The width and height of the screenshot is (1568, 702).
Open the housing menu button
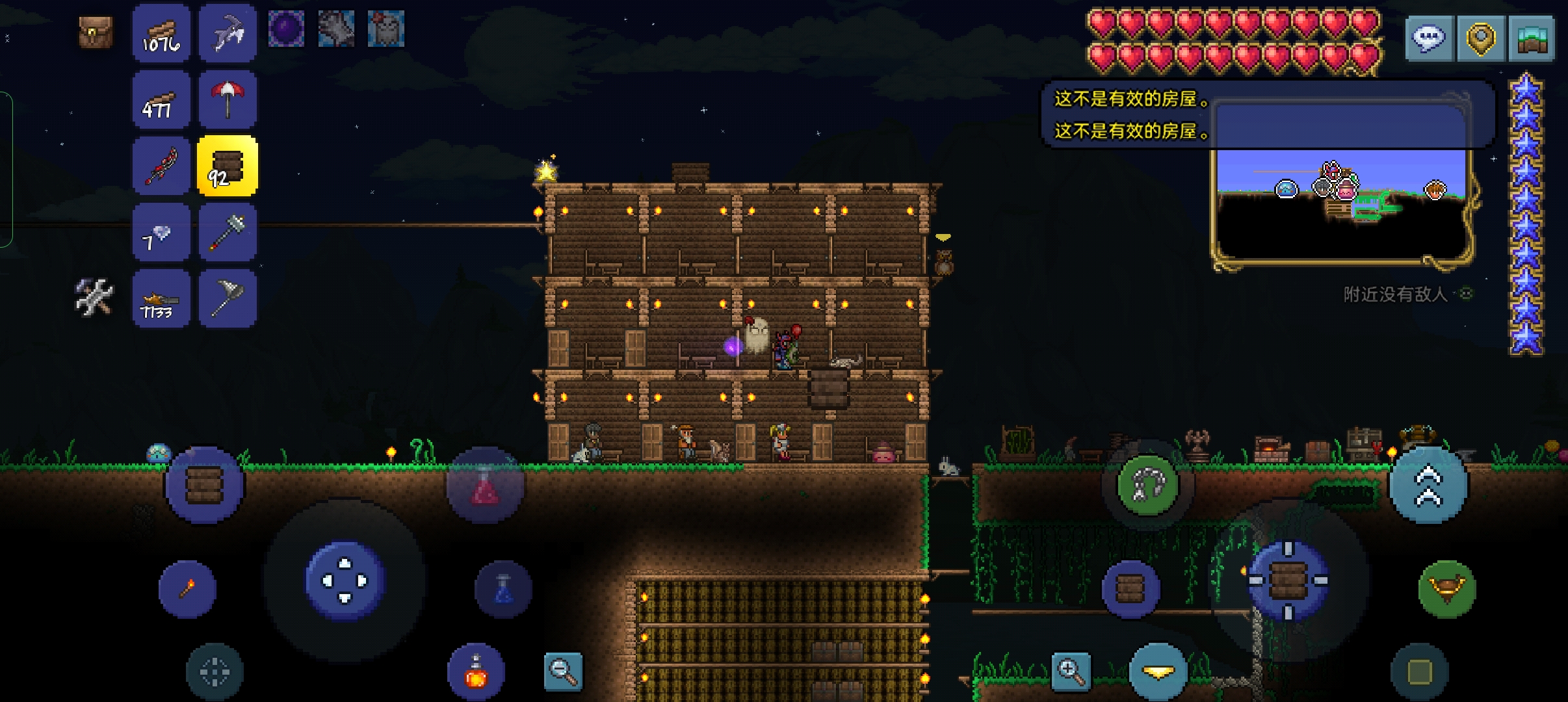coord(1532,39)
